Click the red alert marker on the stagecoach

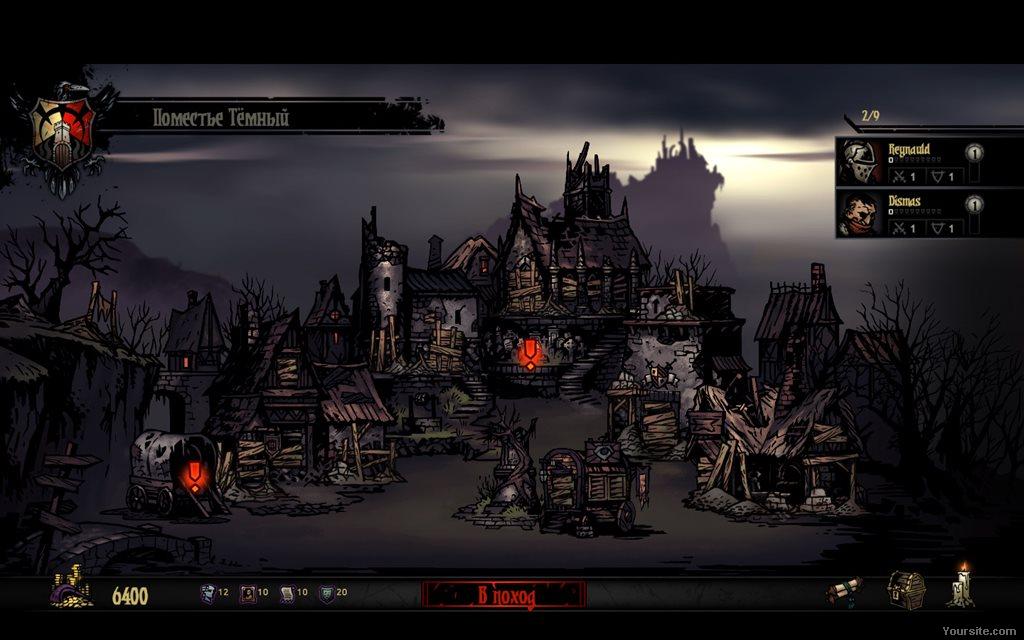[x=194, y=475]
